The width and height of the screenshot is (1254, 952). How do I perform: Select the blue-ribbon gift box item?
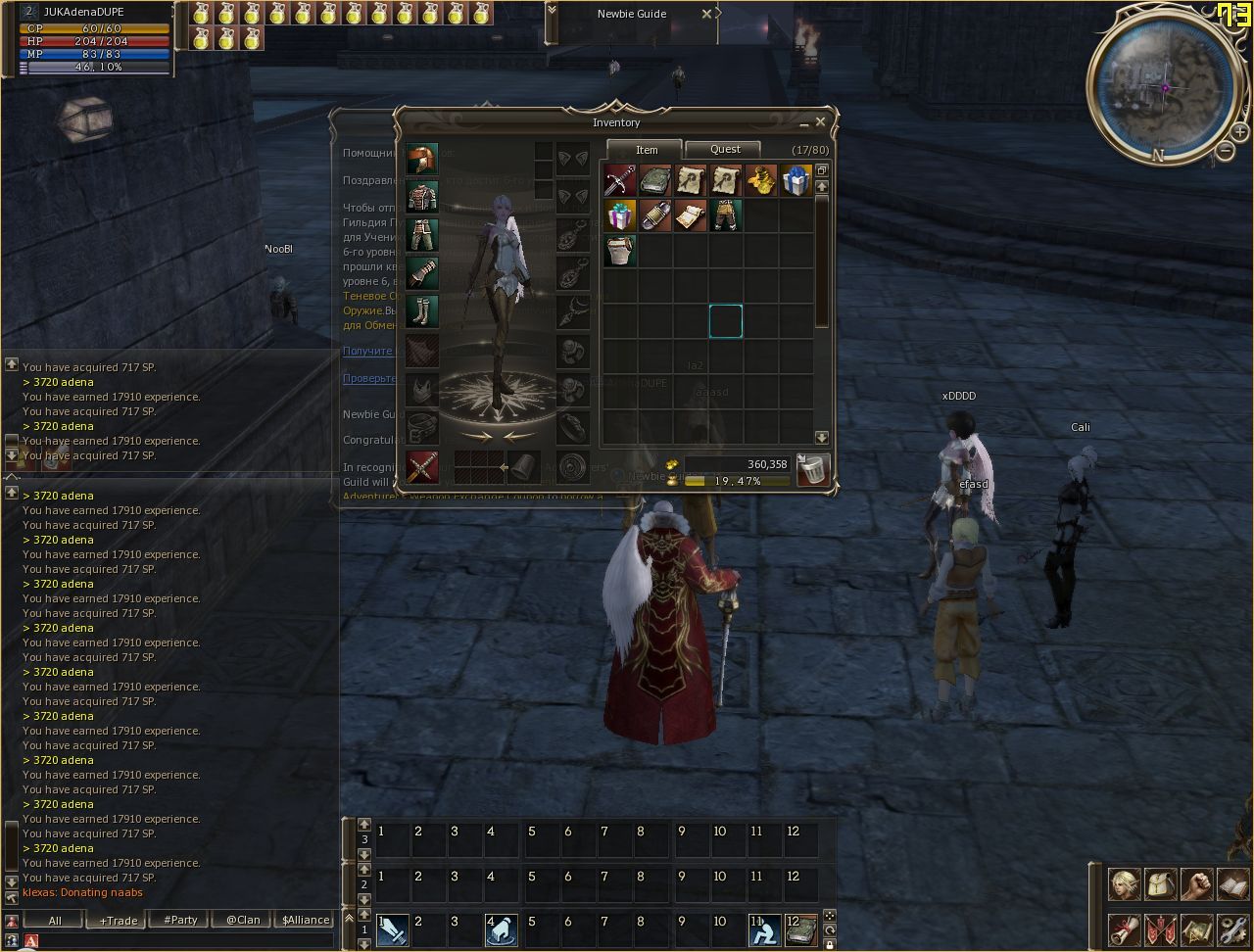tap(796, 180)
